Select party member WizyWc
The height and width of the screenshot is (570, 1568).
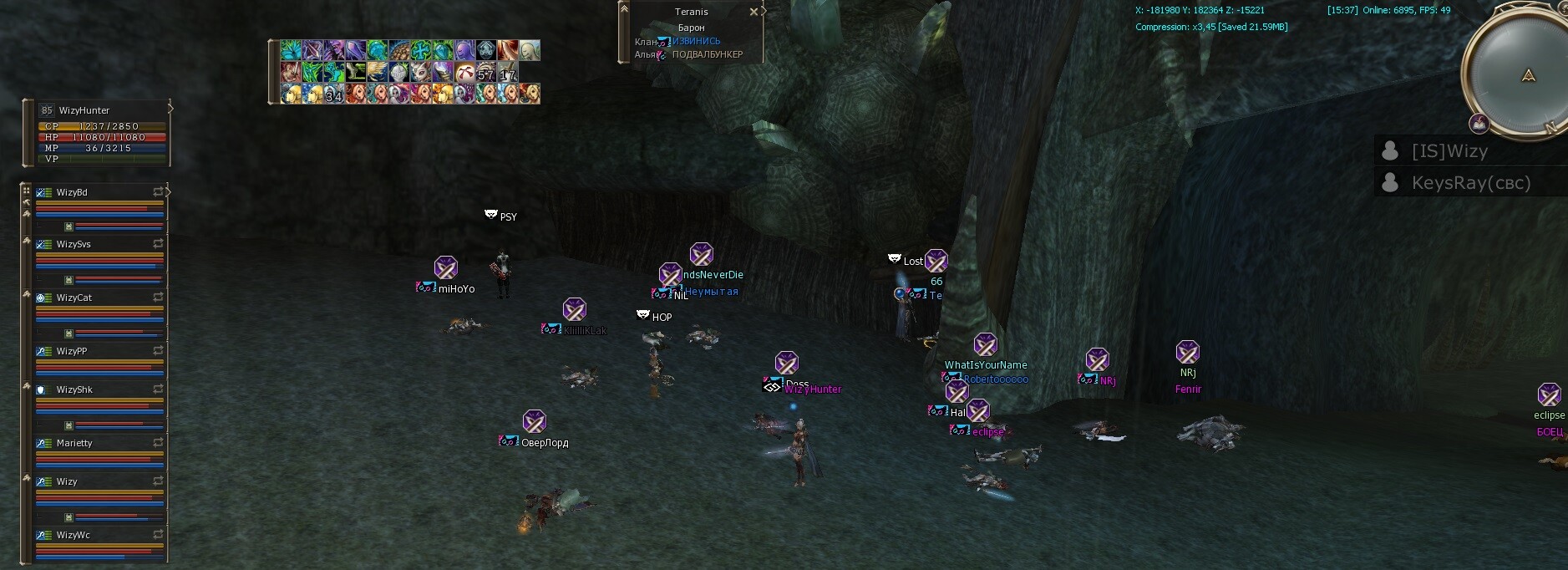74,536
